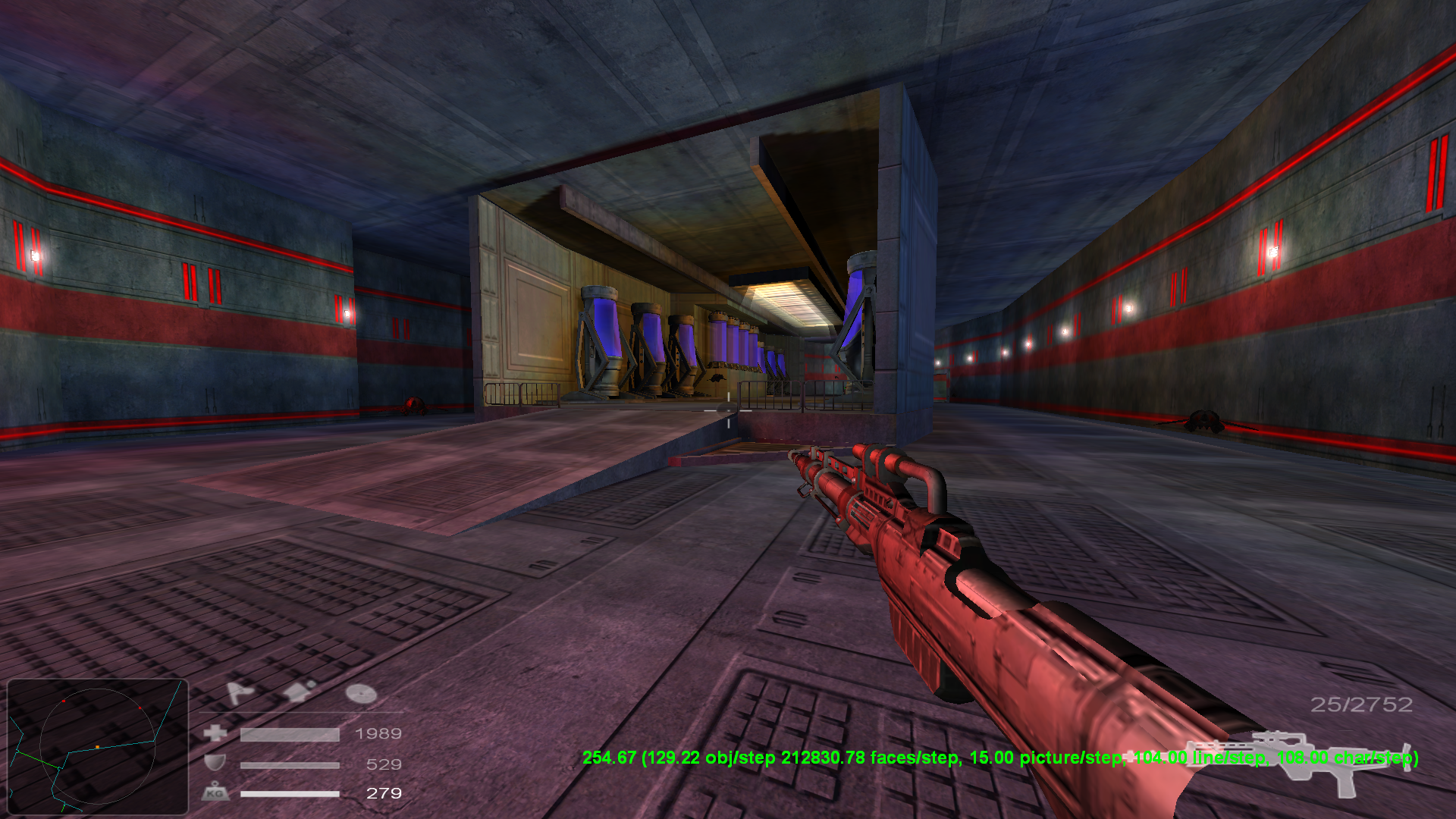Click the radar circle outline on the minimap

coord(99,690)
